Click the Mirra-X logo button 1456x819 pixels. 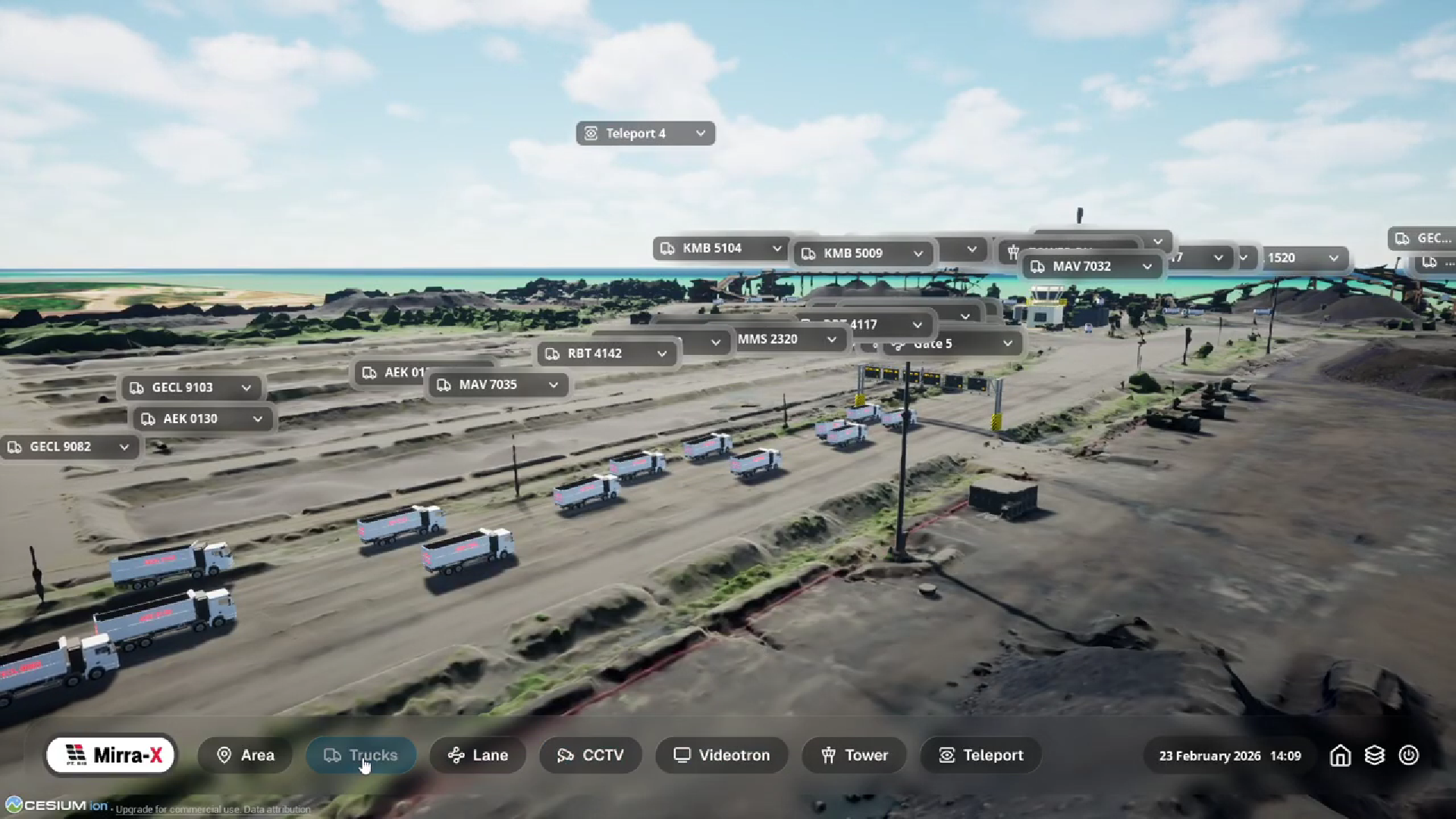[111, 755]
